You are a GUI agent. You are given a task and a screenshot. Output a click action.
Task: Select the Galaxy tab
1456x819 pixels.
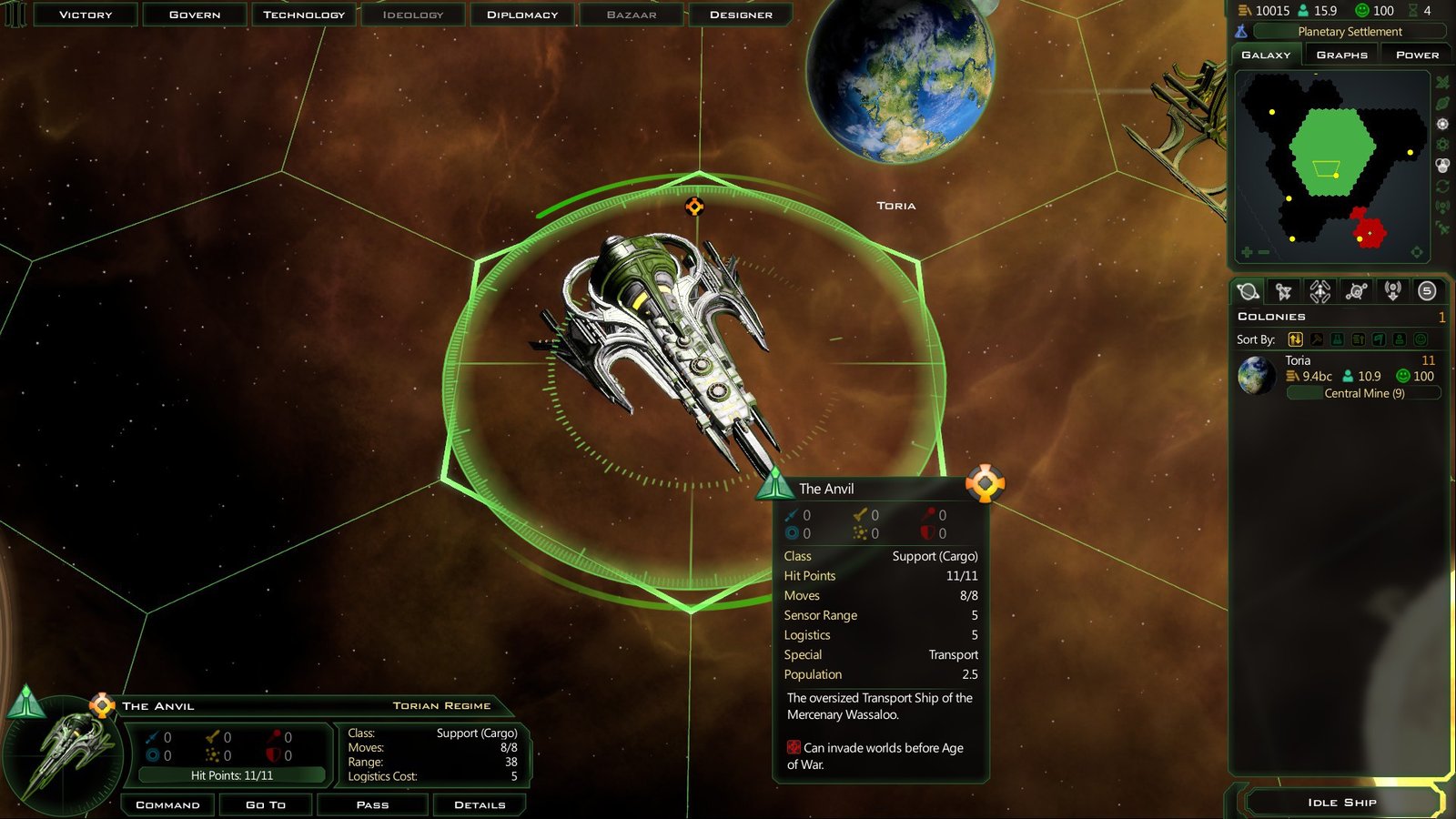pos(1266,55)
